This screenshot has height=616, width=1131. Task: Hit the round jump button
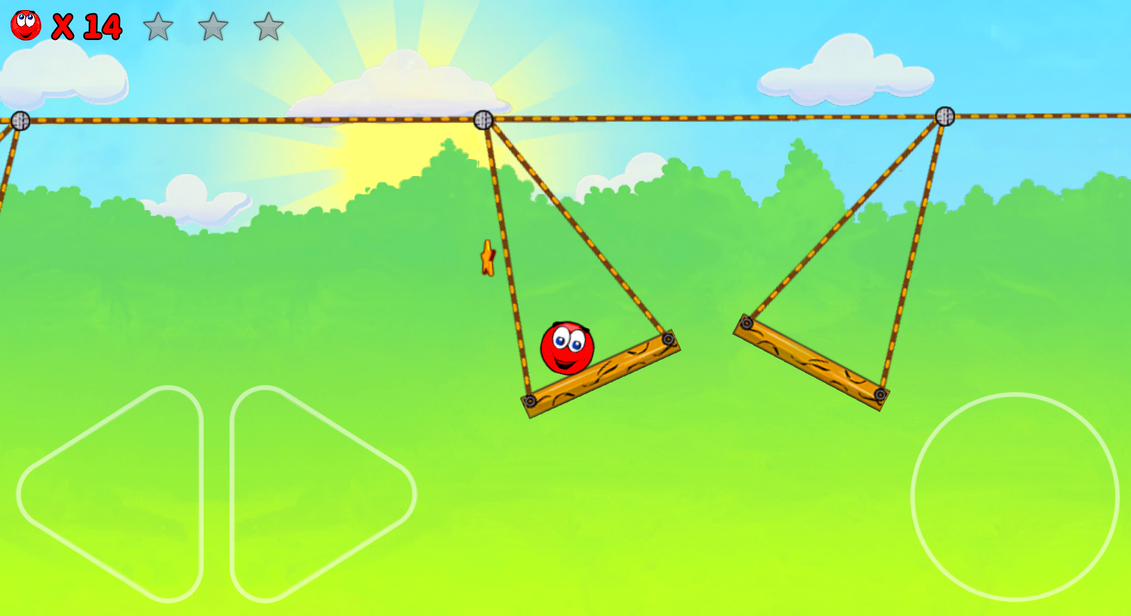click(1014, 497)
